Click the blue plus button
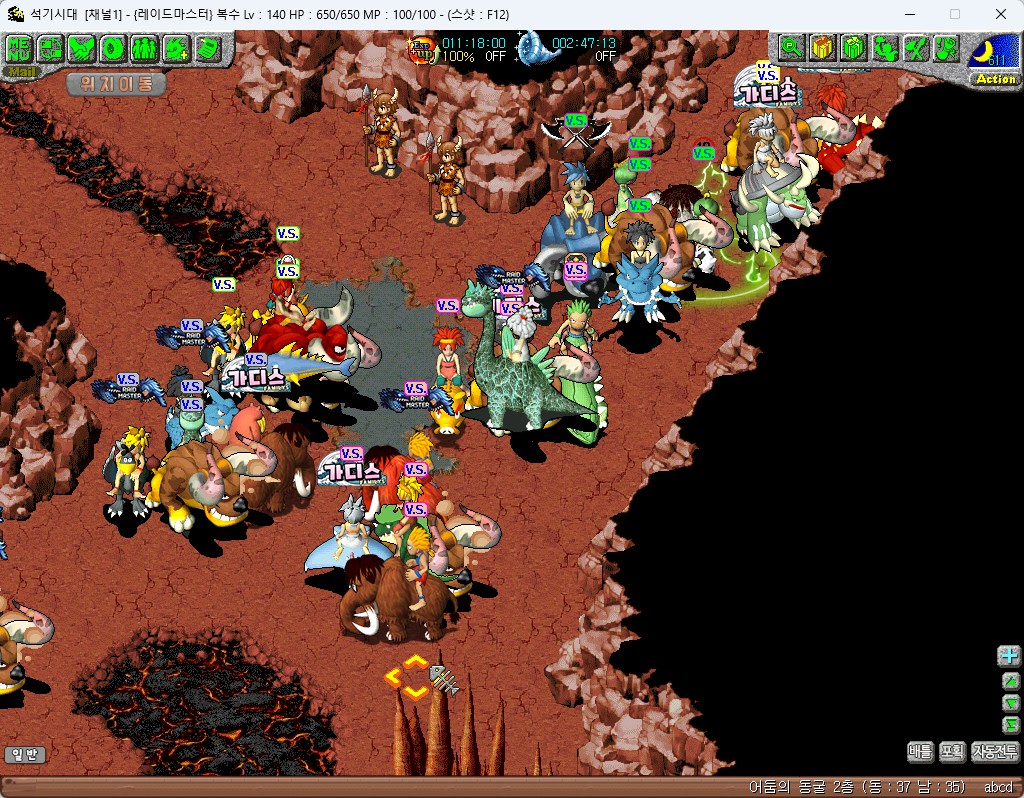The height and width of the screenshot is (798, 1024). [x=1010, y=656]
